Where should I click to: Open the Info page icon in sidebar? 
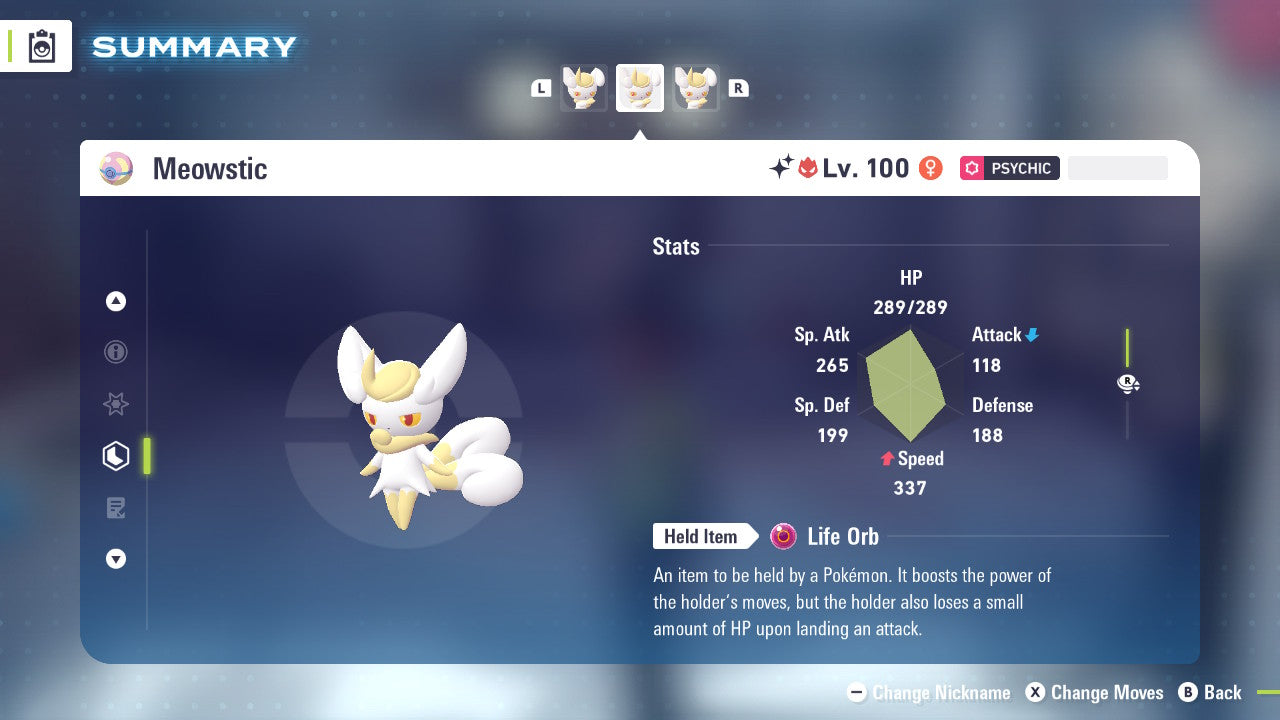tap(115, 352)
